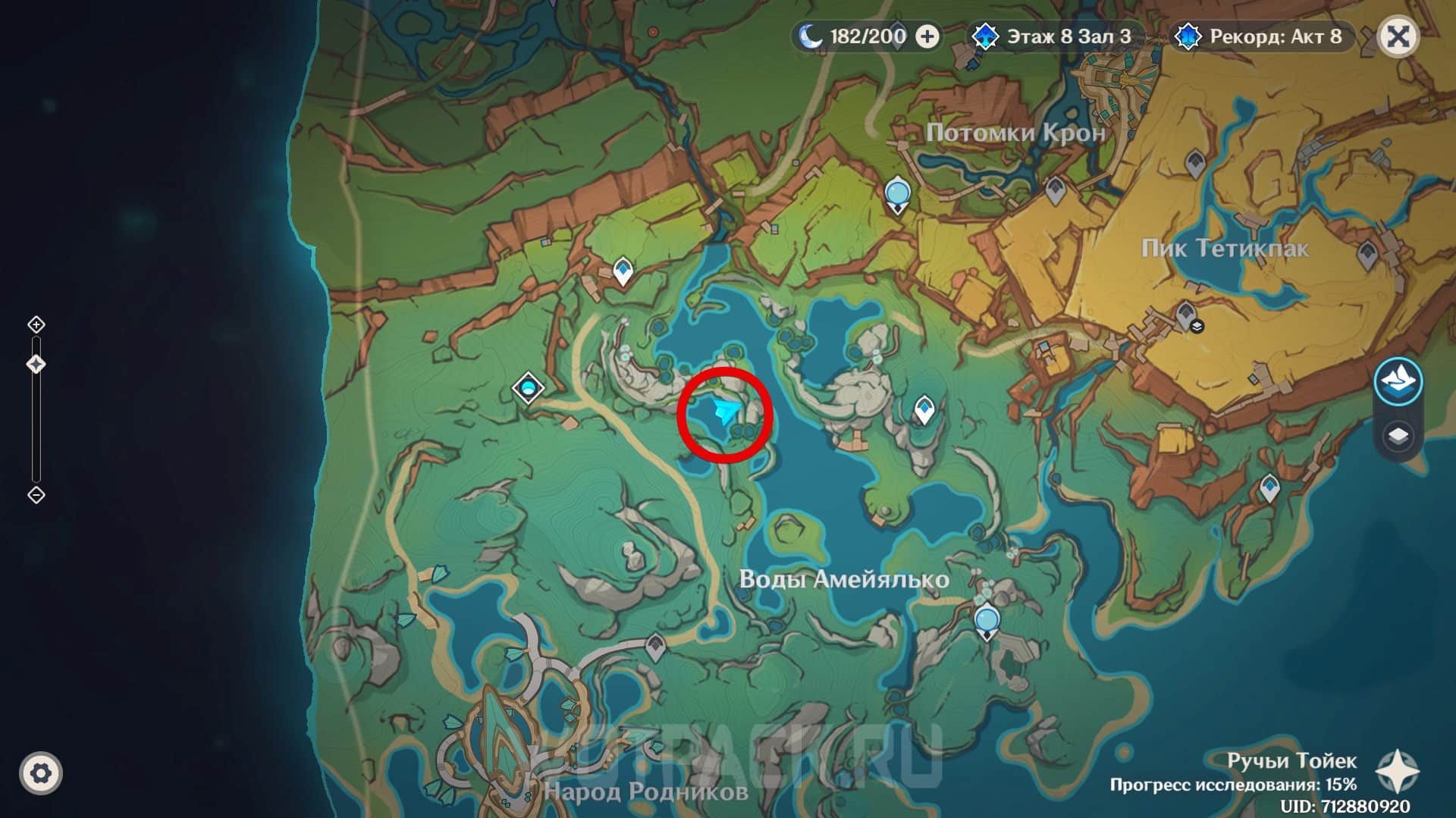Screen dimensions: 1456x818
Task: Toggle the highlighted blue map layer button
Action: 1398,381
